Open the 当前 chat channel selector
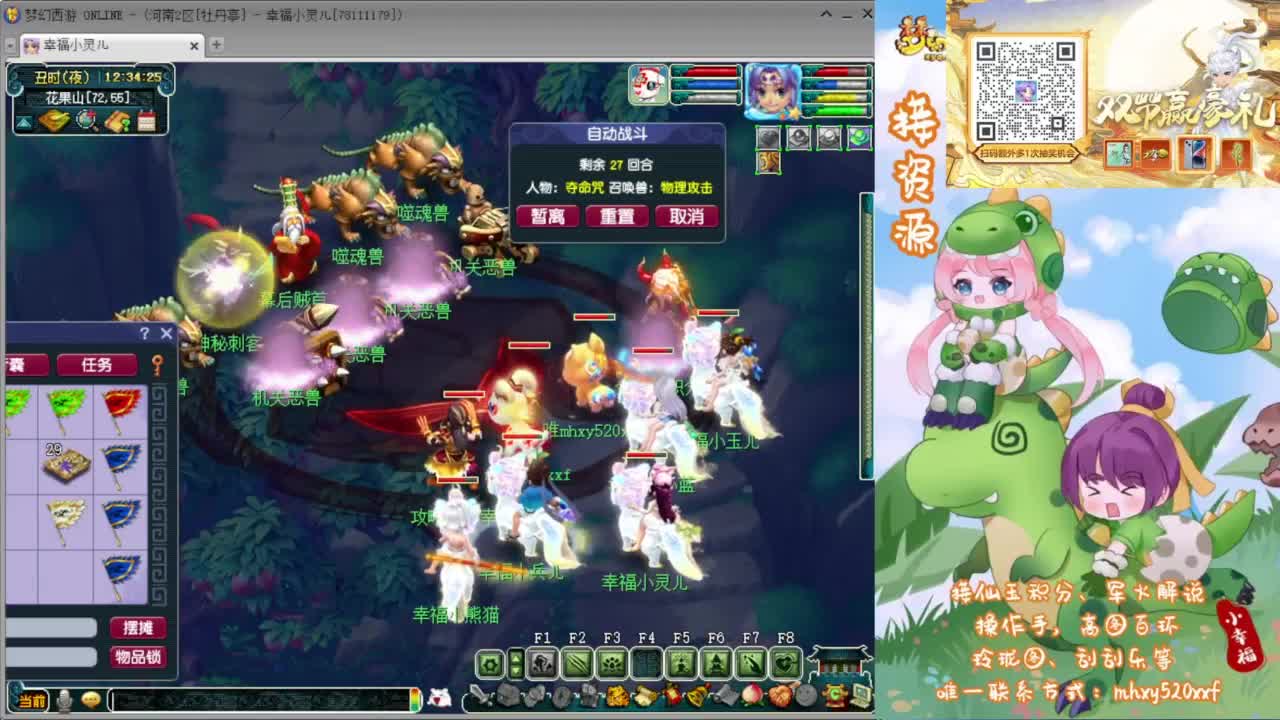The image size is (1280, 720). [30, 700]
